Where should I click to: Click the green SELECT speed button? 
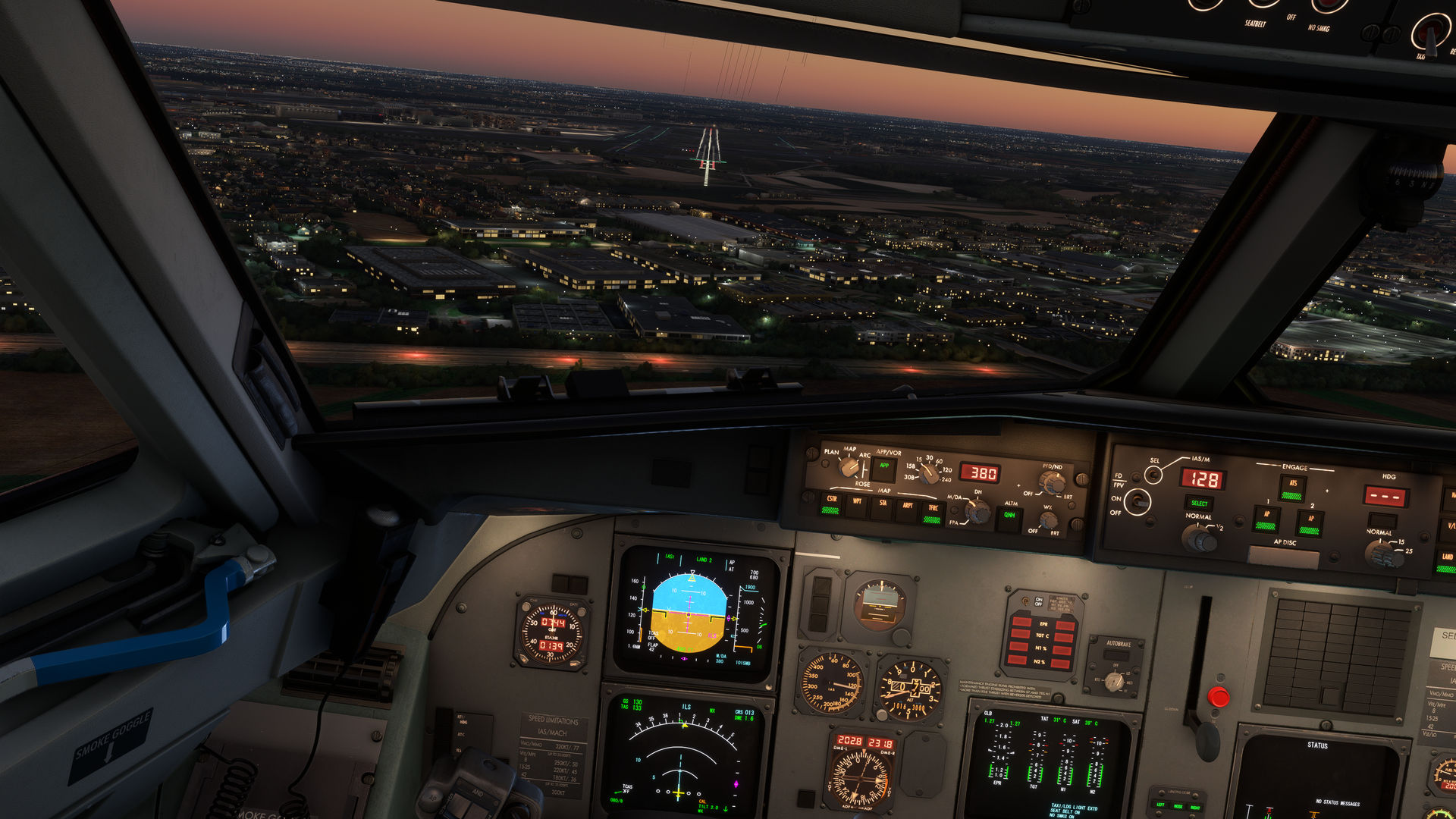[1199, 504]
